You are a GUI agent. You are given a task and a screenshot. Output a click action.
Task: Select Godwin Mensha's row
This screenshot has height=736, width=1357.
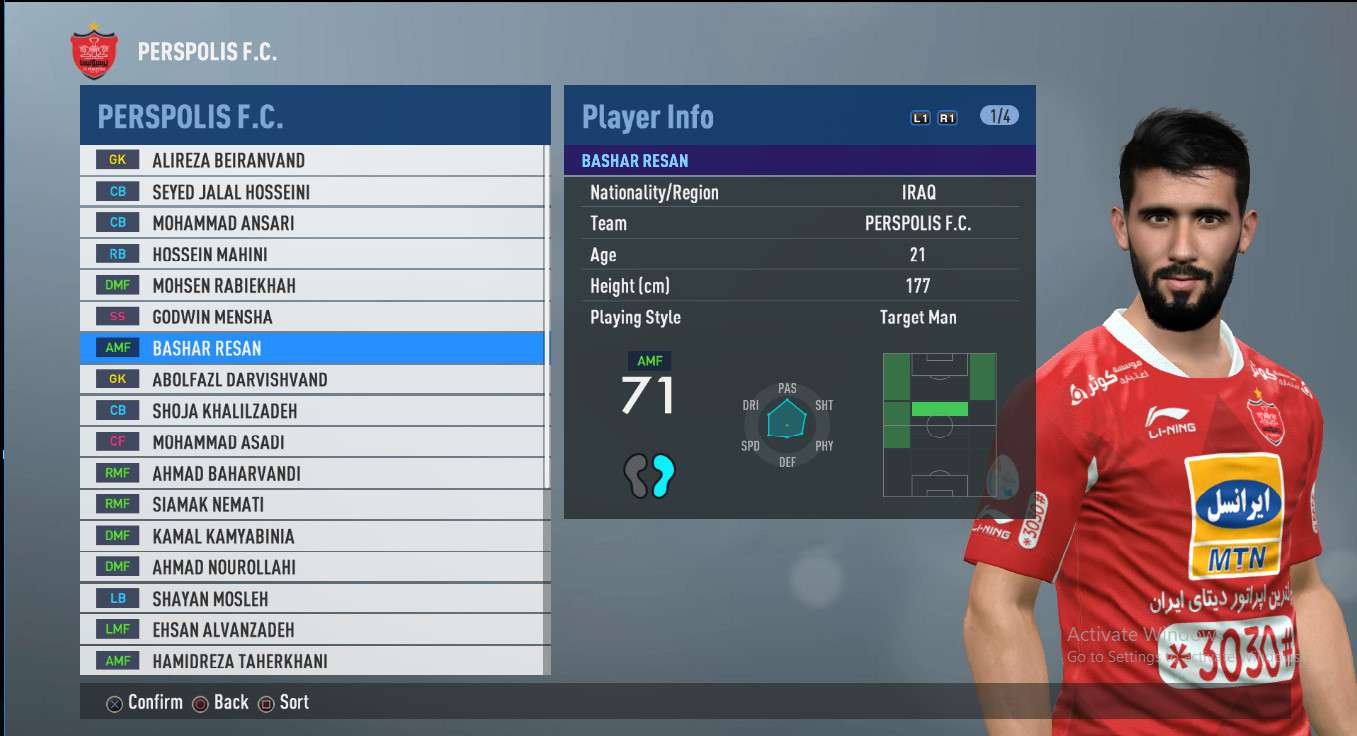[212, 317]
